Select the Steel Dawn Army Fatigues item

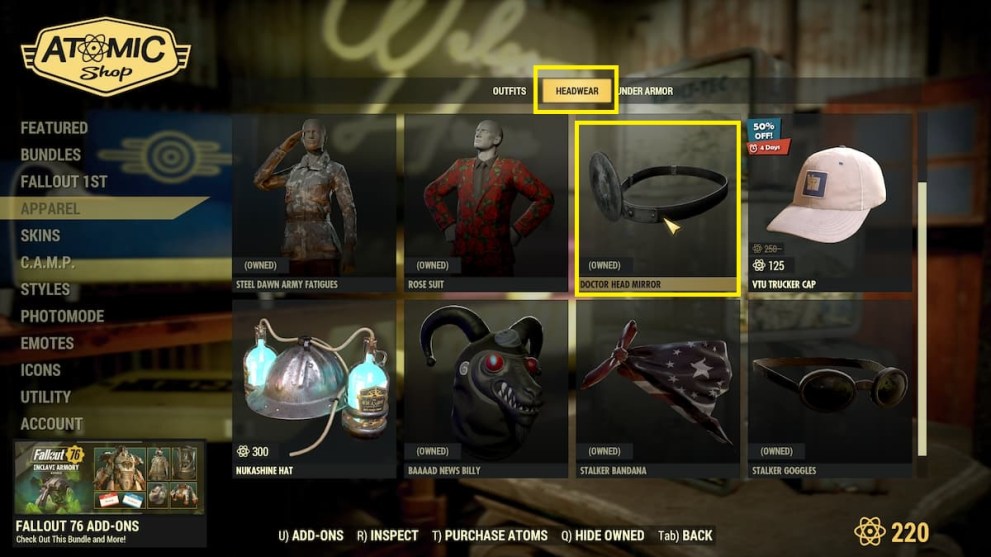pyautogui.click(x=314, y=202)
